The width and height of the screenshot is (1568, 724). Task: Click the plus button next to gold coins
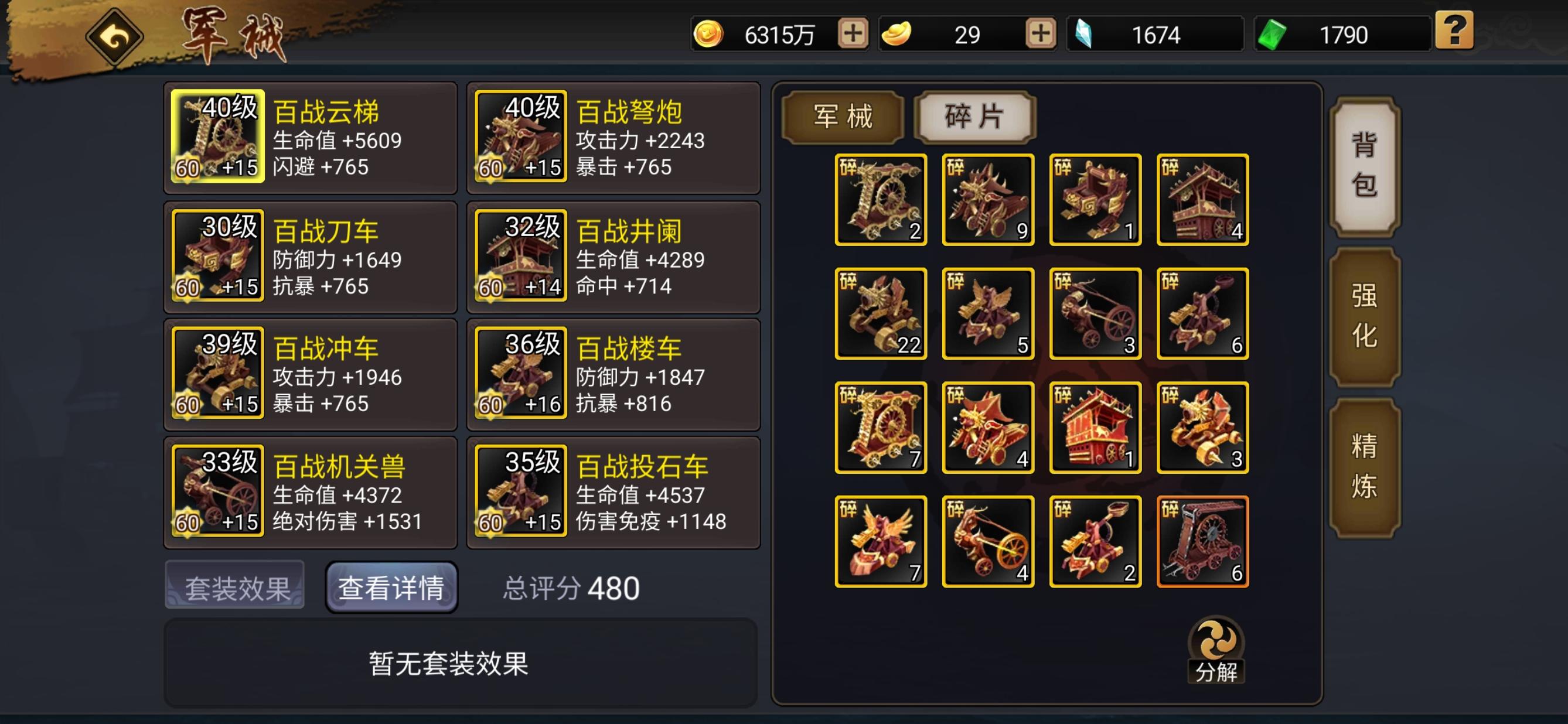pos(852,35)
